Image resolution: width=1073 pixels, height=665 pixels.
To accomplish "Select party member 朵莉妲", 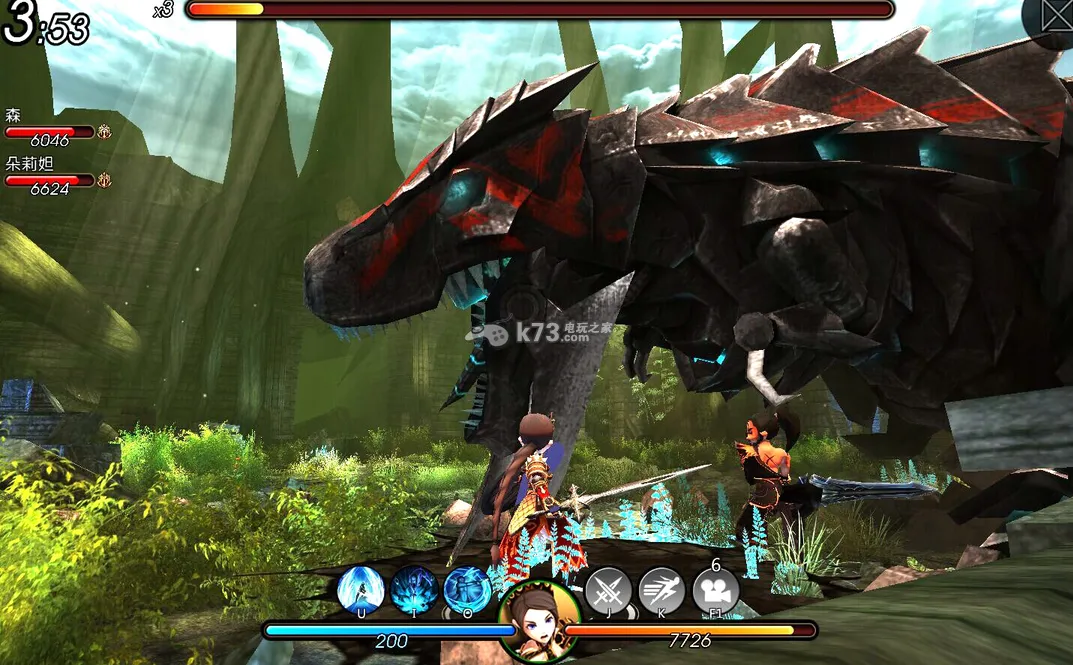I will tap(50, 178).
